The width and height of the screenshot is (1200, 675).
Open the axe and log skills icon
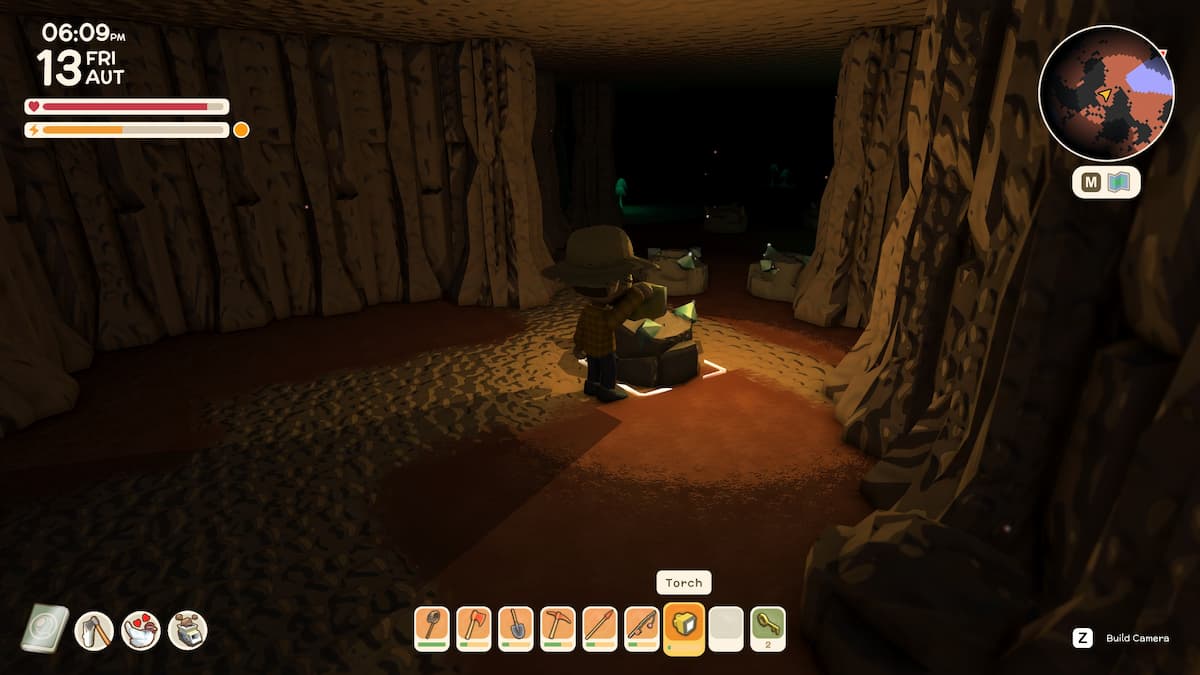94,630
